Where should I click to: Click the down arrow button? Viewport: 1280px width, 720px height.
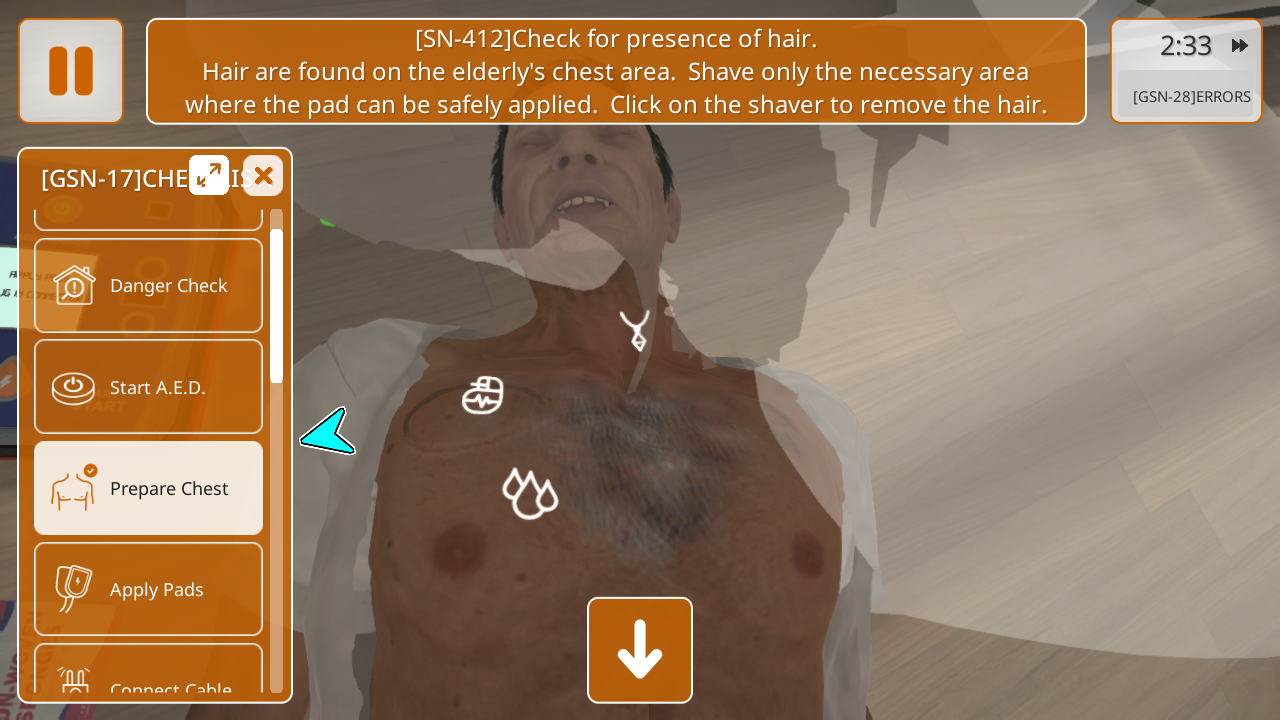(x=640, y=650)
